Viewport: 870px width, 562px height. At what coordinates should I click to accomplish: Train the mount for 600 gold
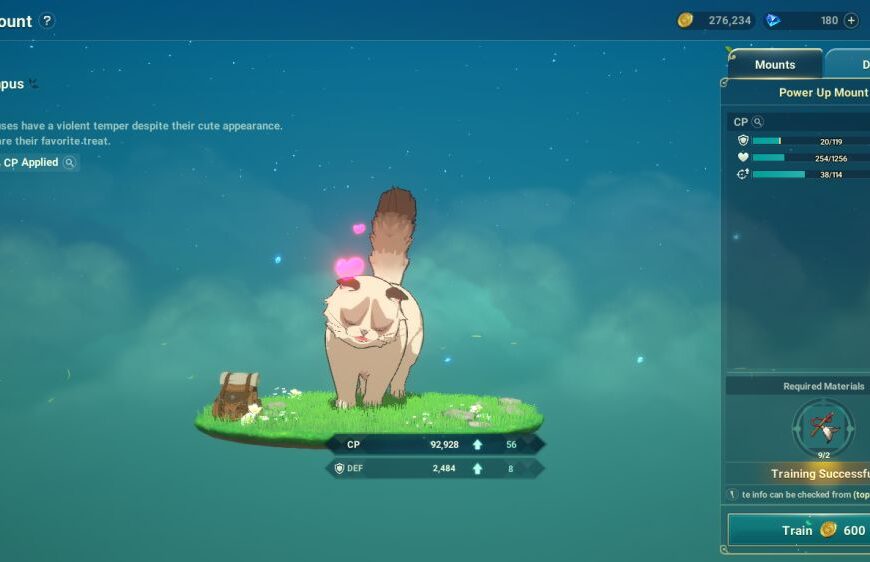(800, 530)
